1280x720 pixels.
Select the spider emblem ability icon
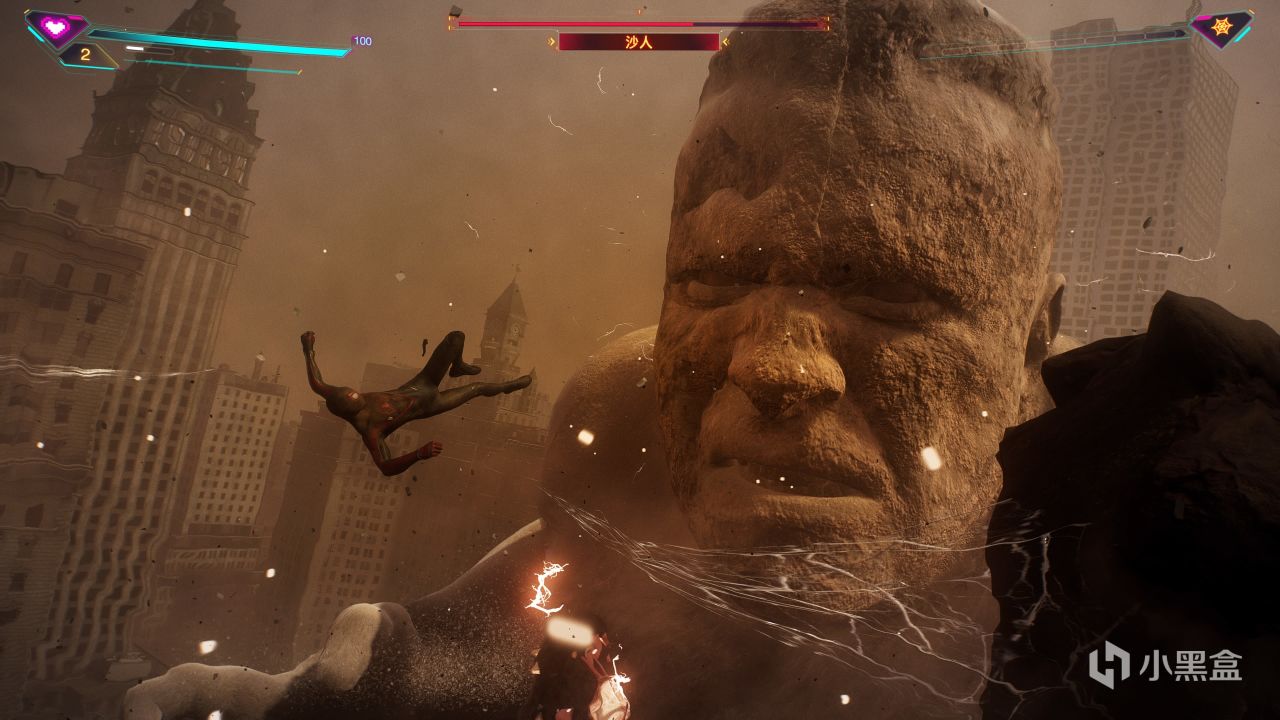[1221, 27]
